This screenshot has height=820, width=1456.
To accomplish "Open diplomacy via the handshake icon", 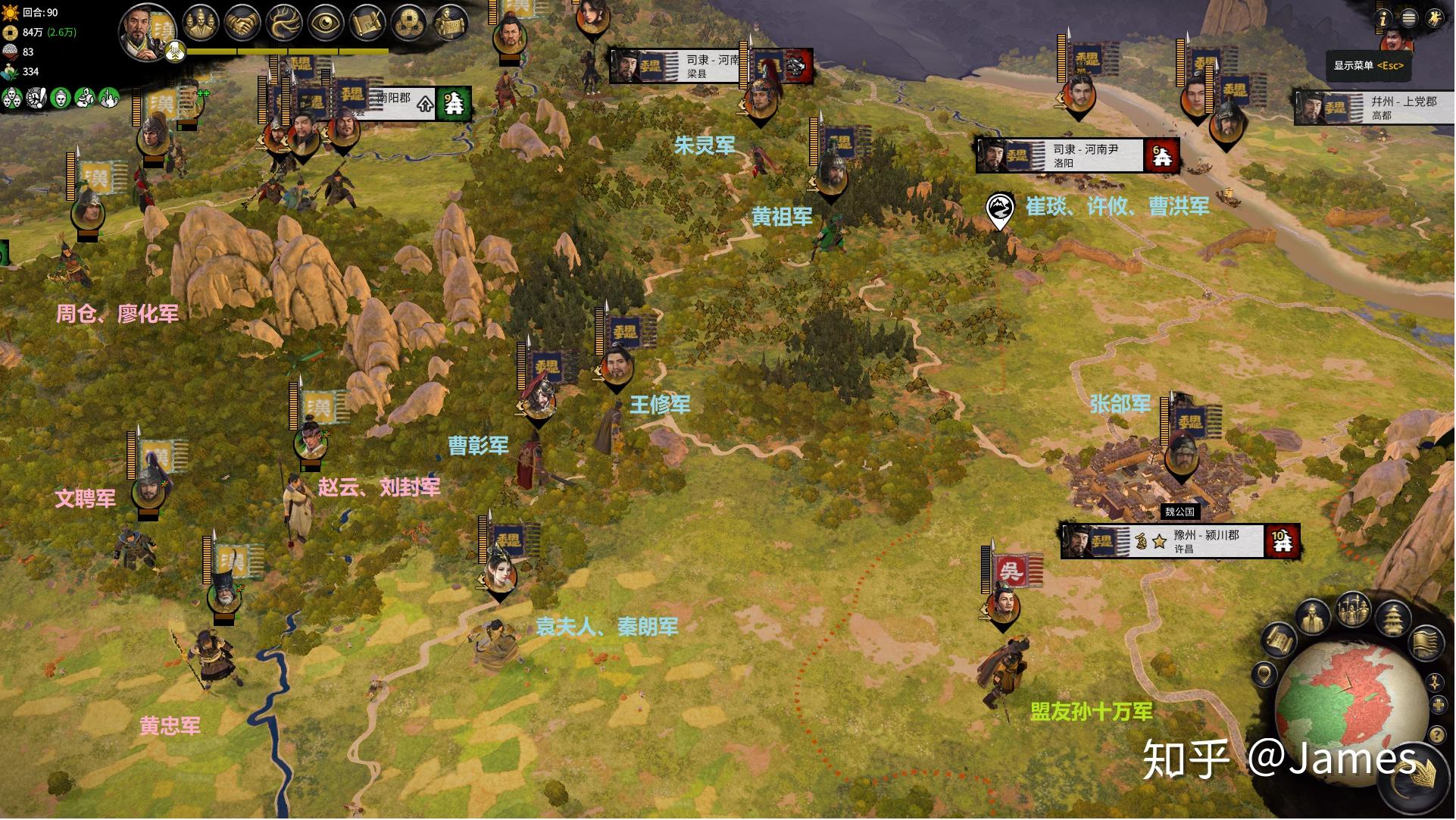I will coord(242,23).
